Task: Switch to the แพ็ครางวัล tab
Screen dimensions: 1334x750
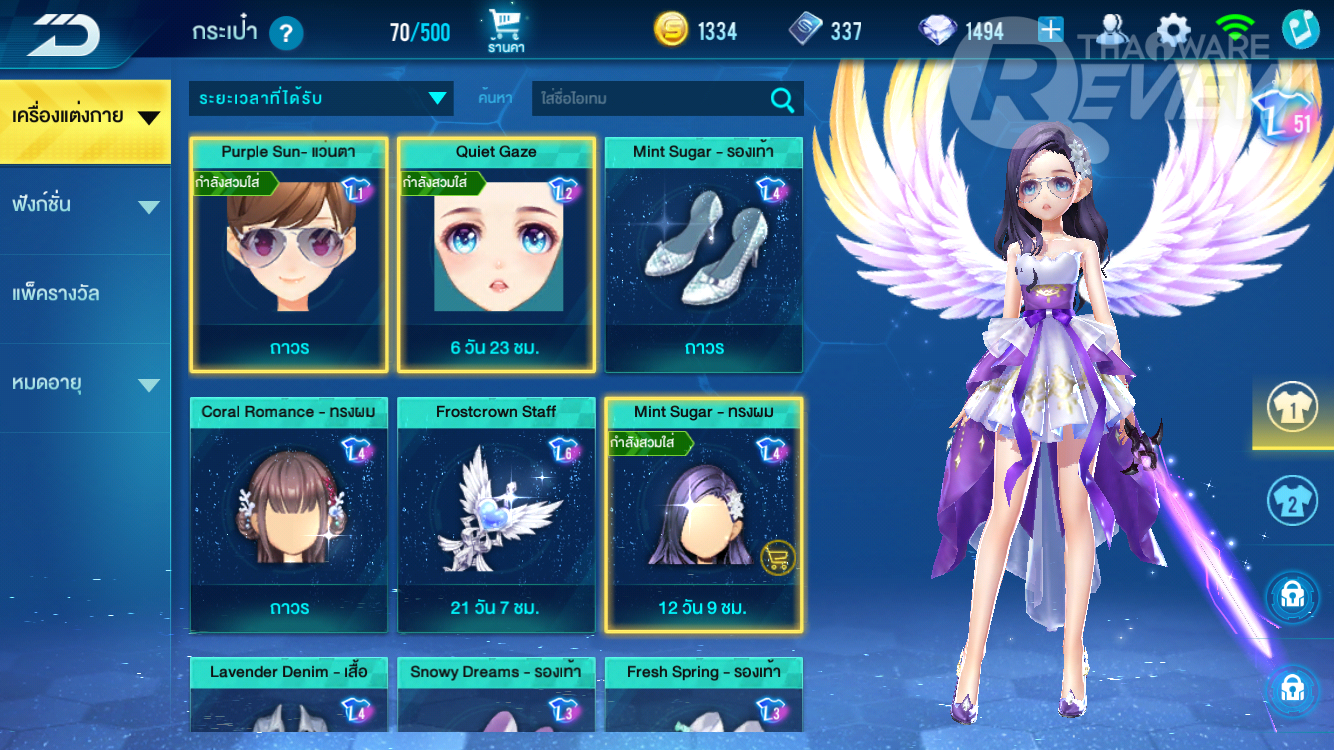Action: tap(85, 295)
